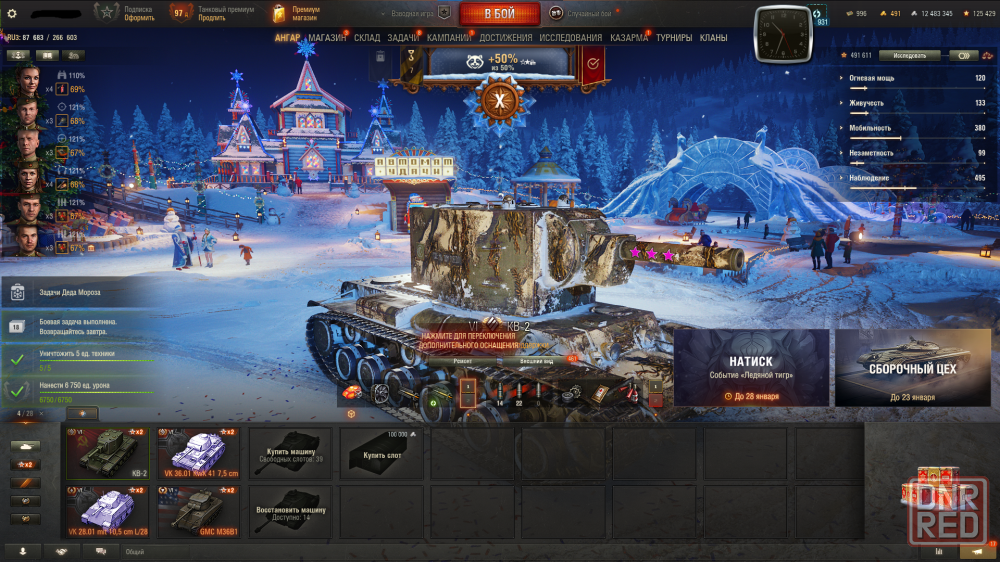
Task: Go to the КАМПАНИИ tab
Action: point(449,38)
